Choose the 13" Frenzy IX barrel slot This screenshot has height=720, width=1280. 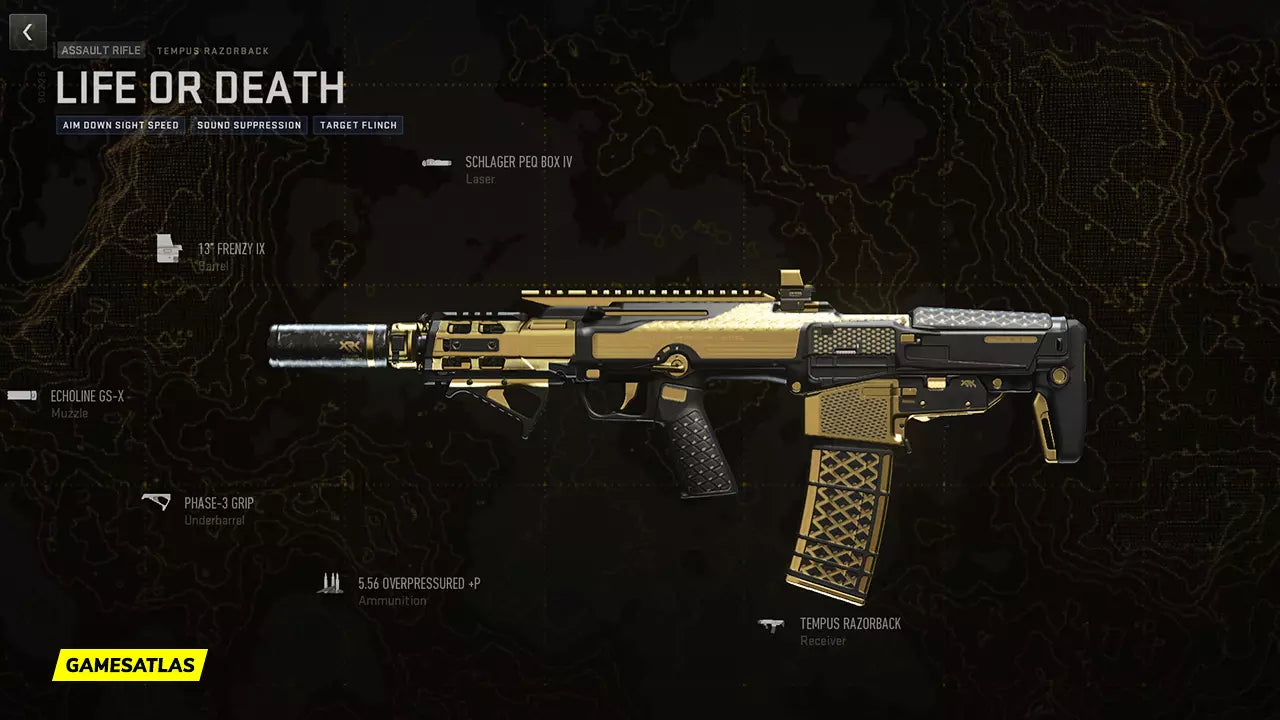pos(230,249)
